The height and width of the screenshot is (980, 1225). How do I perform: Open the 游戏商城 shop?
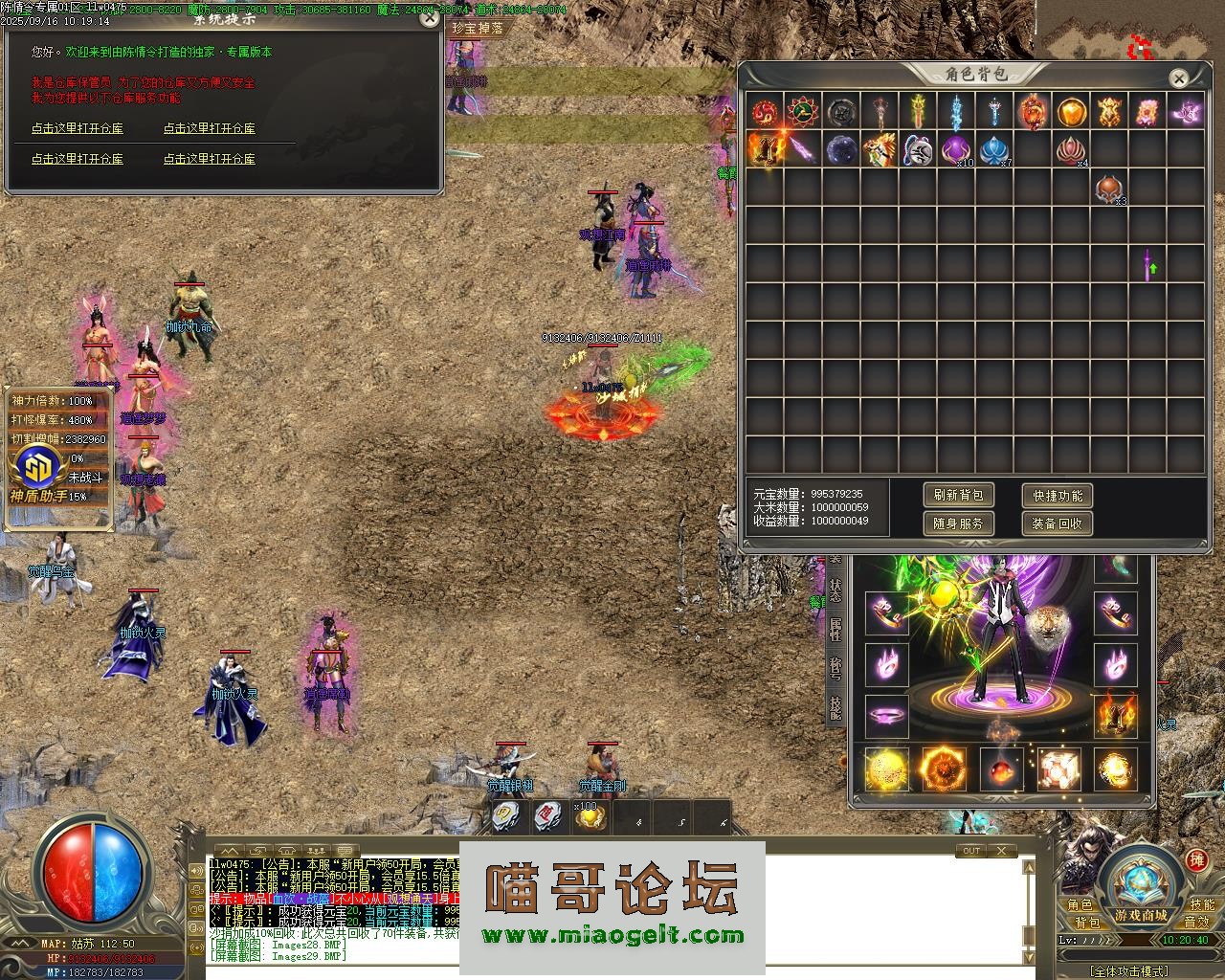click(1140, 915)
